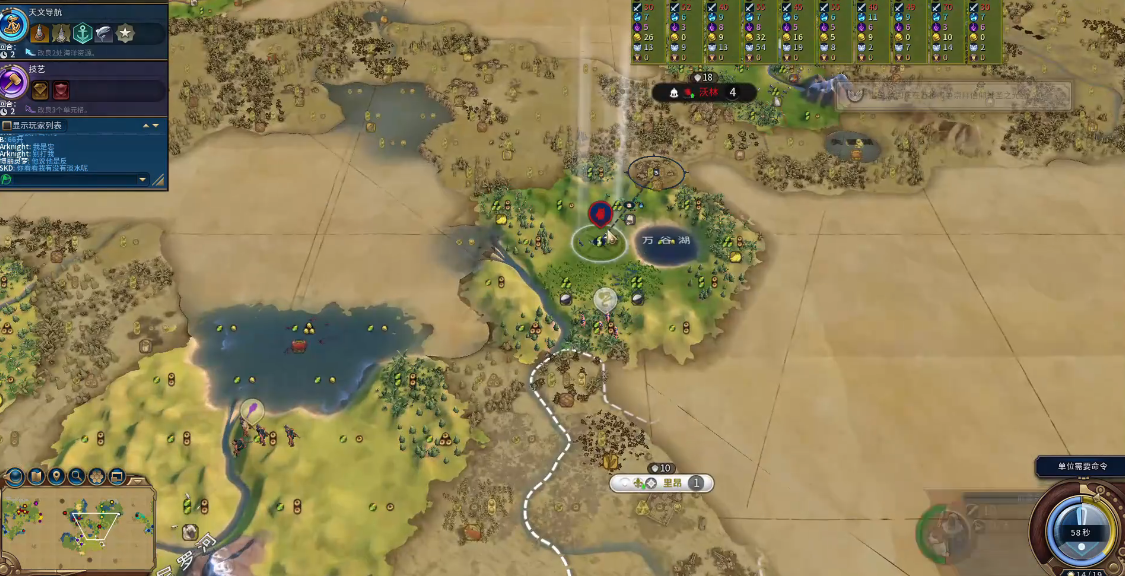Click the unit needs orders banner
The image size is (1125, 576).
point(1079,466)
